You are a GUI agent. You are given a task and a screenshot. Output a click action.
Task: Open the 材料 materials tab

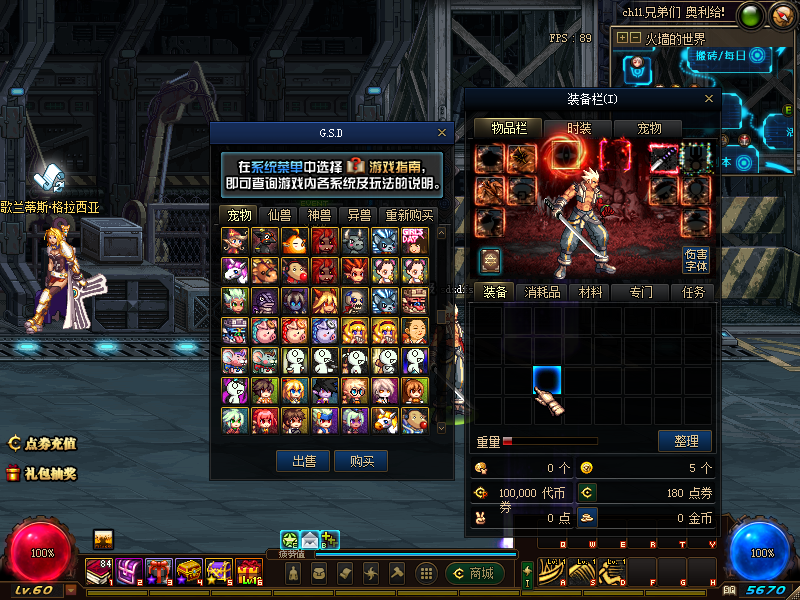tap(591, 292)
